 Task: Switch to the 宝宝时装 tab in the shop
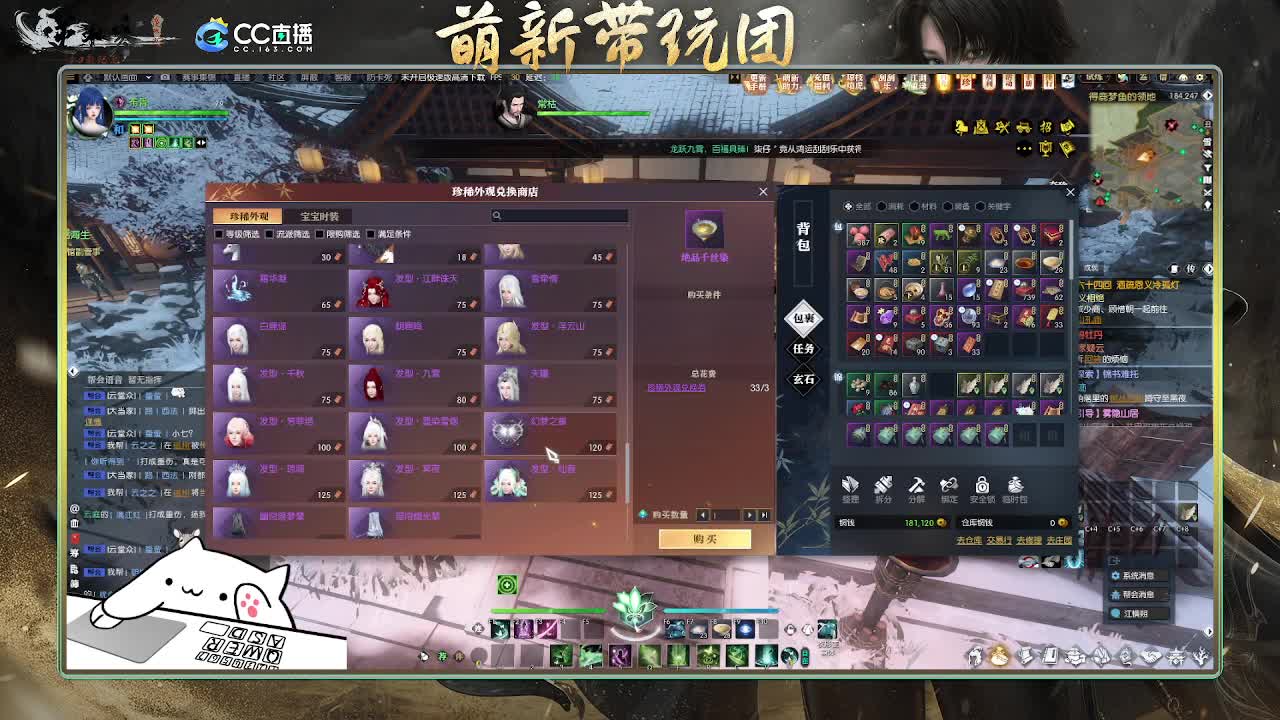(x=319, y=213)
